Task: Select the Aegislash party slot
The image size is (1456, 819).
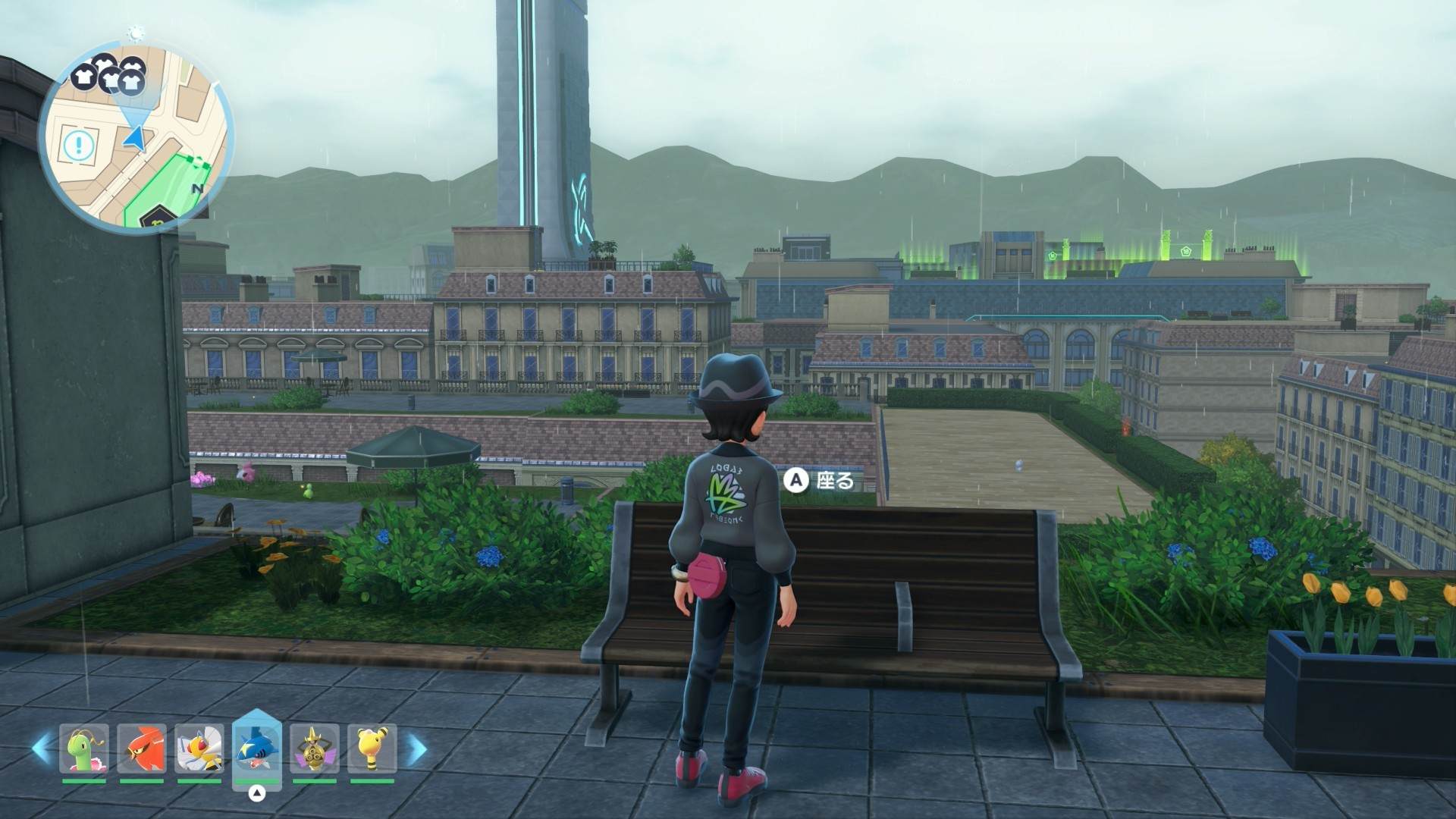Action: click(314, 748)
